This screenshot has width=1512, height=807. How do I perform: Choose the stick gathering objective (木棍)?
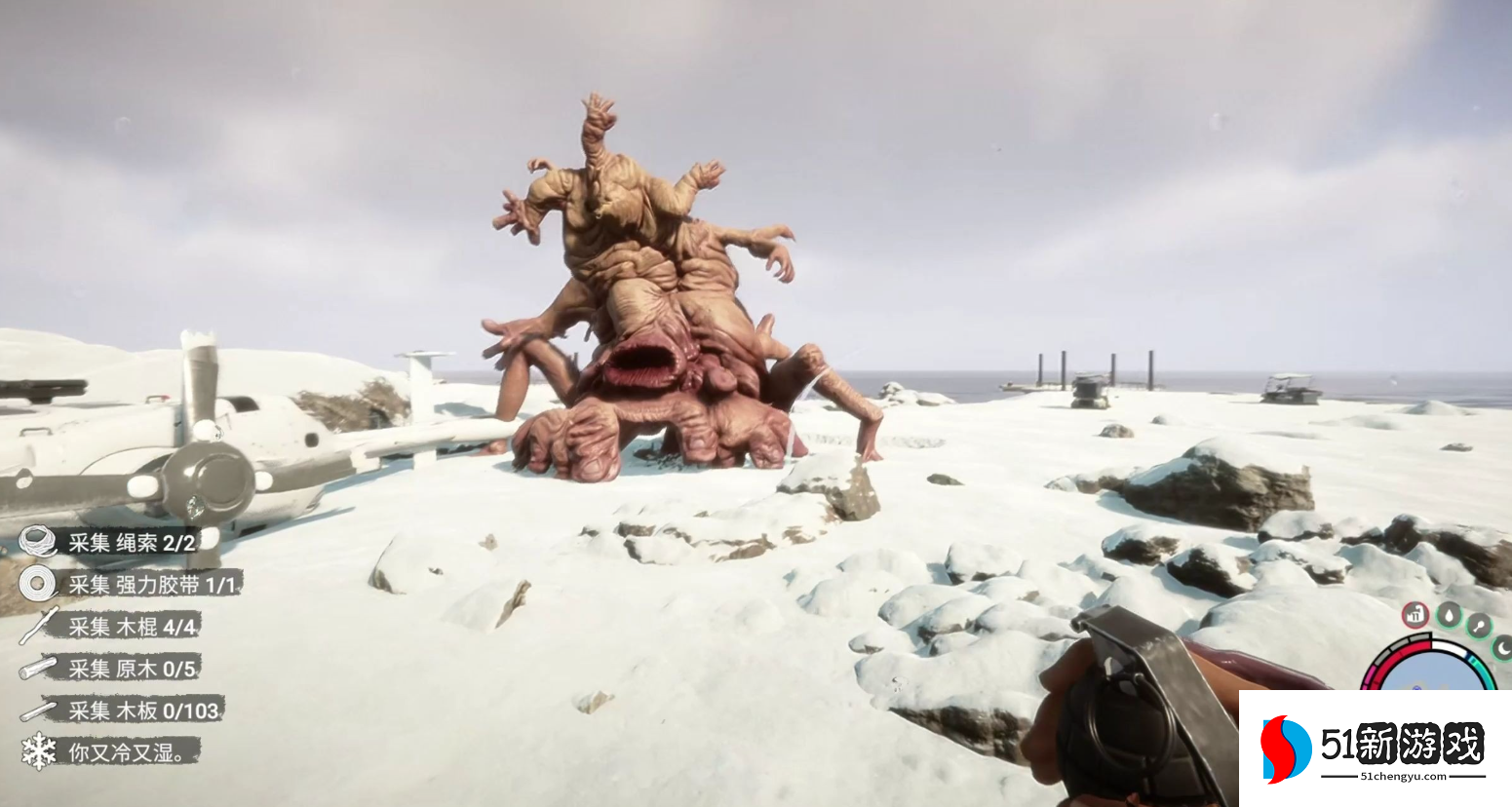(x=133, y=626)
